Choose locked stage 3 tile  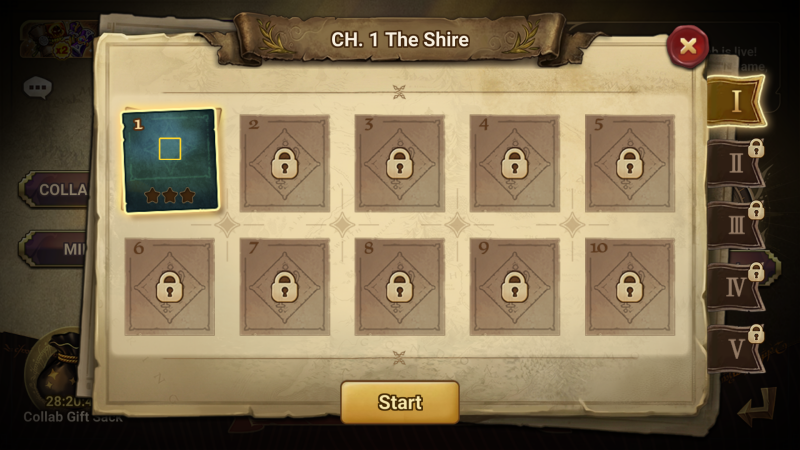click(x=399, y=163)
